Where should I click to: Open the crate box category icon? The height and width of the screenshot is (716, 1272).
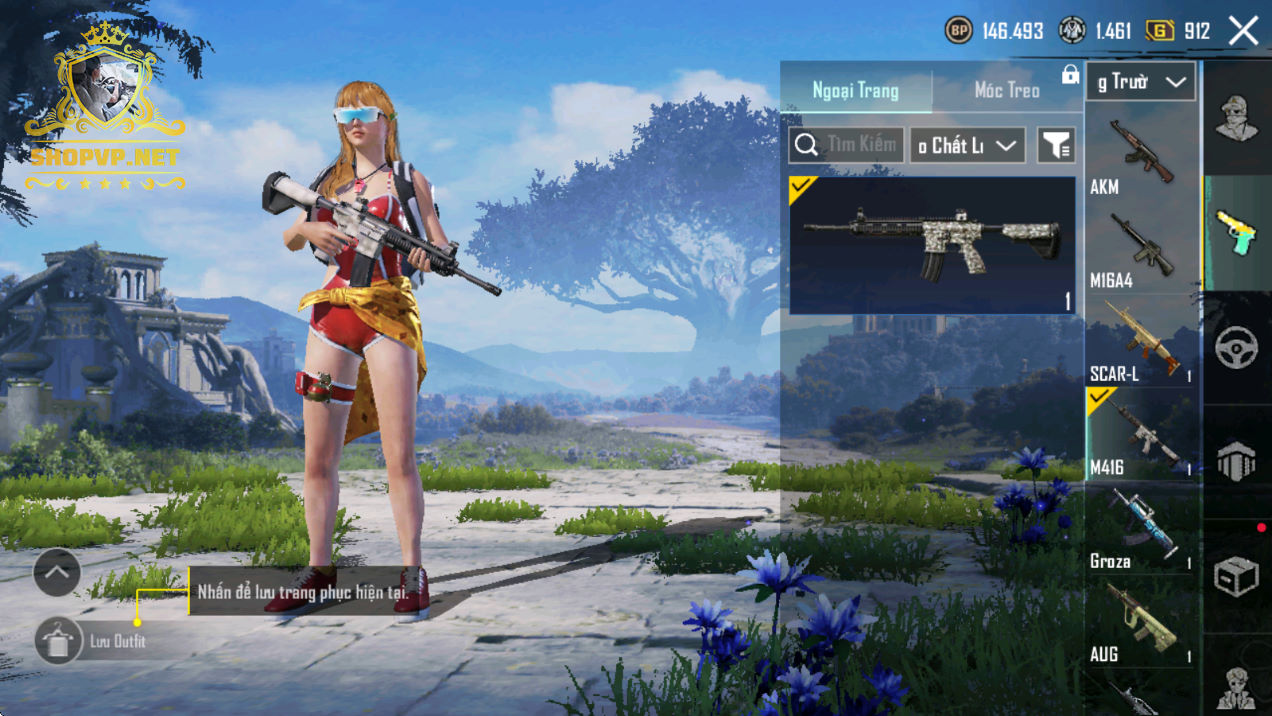point(1237,576)
